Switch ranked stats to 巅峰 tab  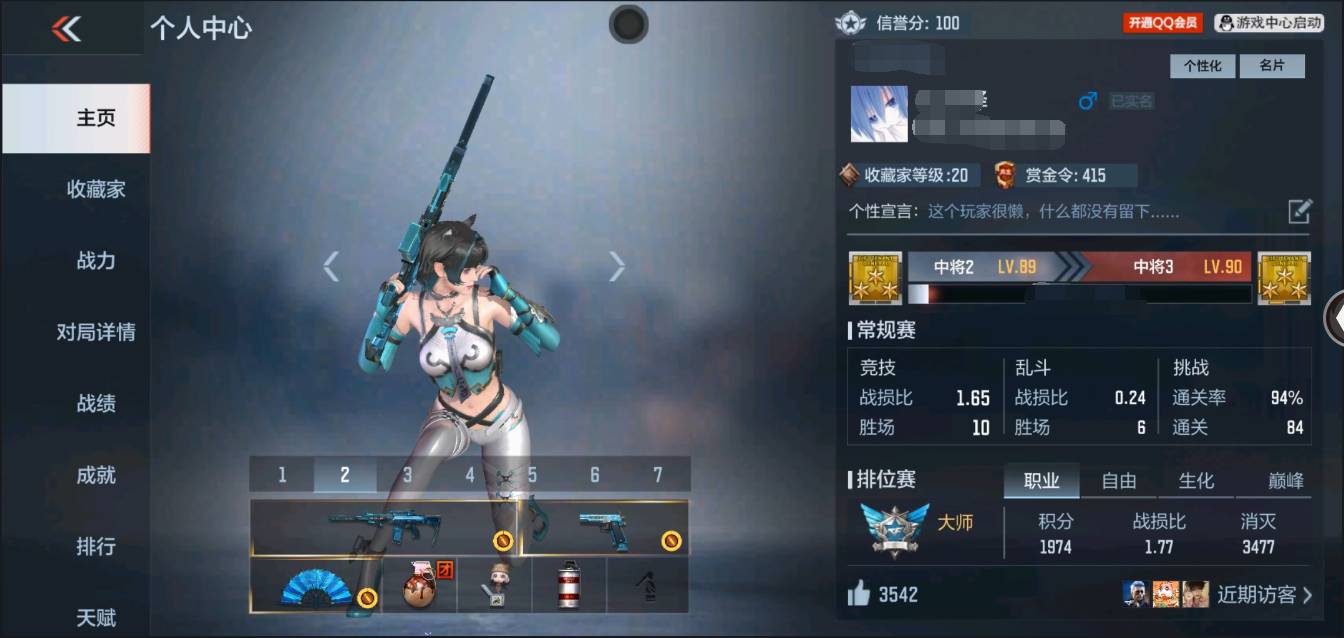click(x=1285, y=481)
